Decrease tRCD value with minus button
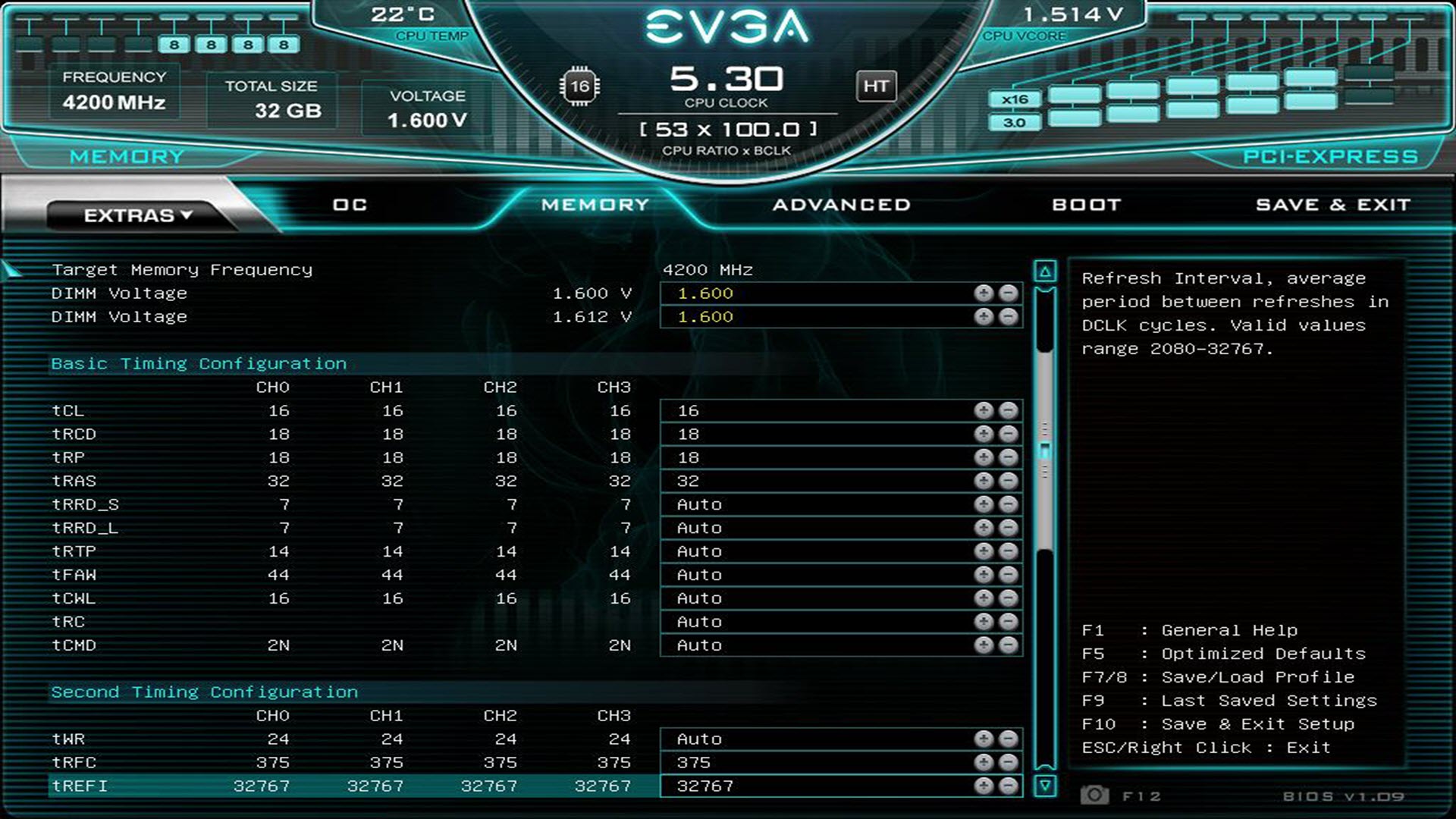The height and width of the screenshot is (819, 1456). (1009, 434)
